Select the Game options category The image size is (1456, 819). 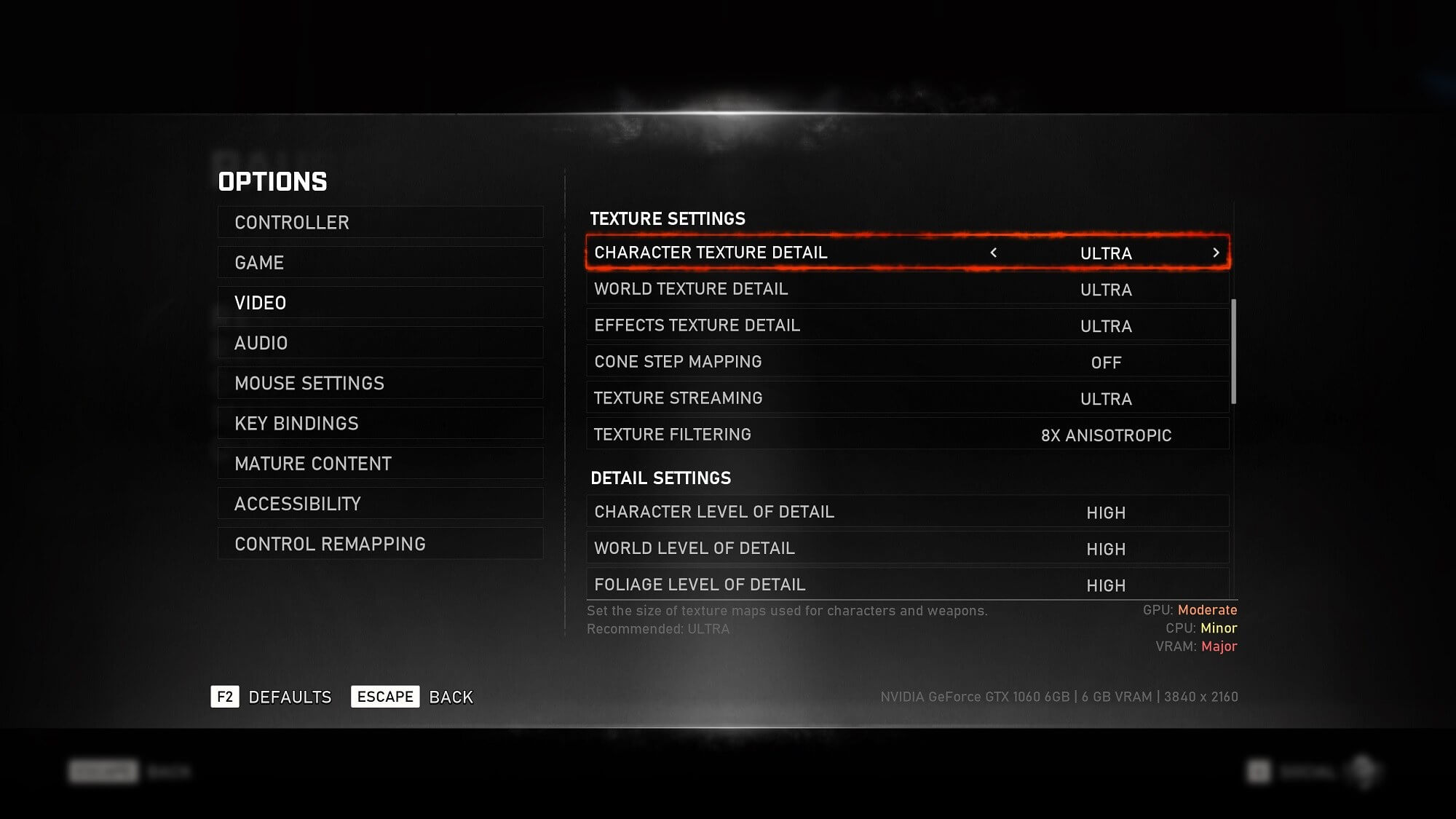tap(380, 262)
